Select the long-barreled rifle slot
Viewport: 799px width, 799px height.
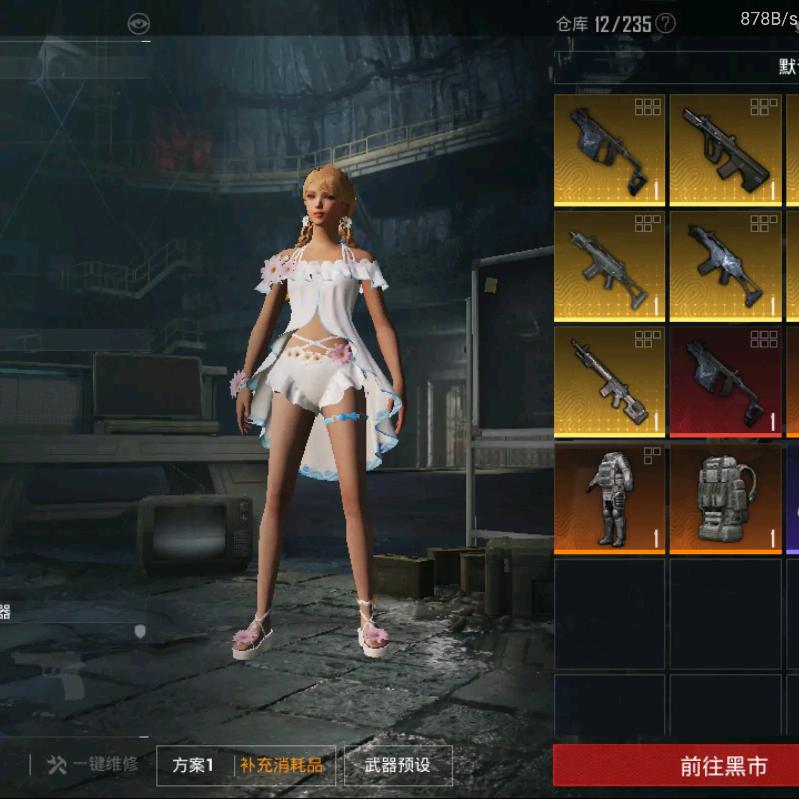point(610,381)
